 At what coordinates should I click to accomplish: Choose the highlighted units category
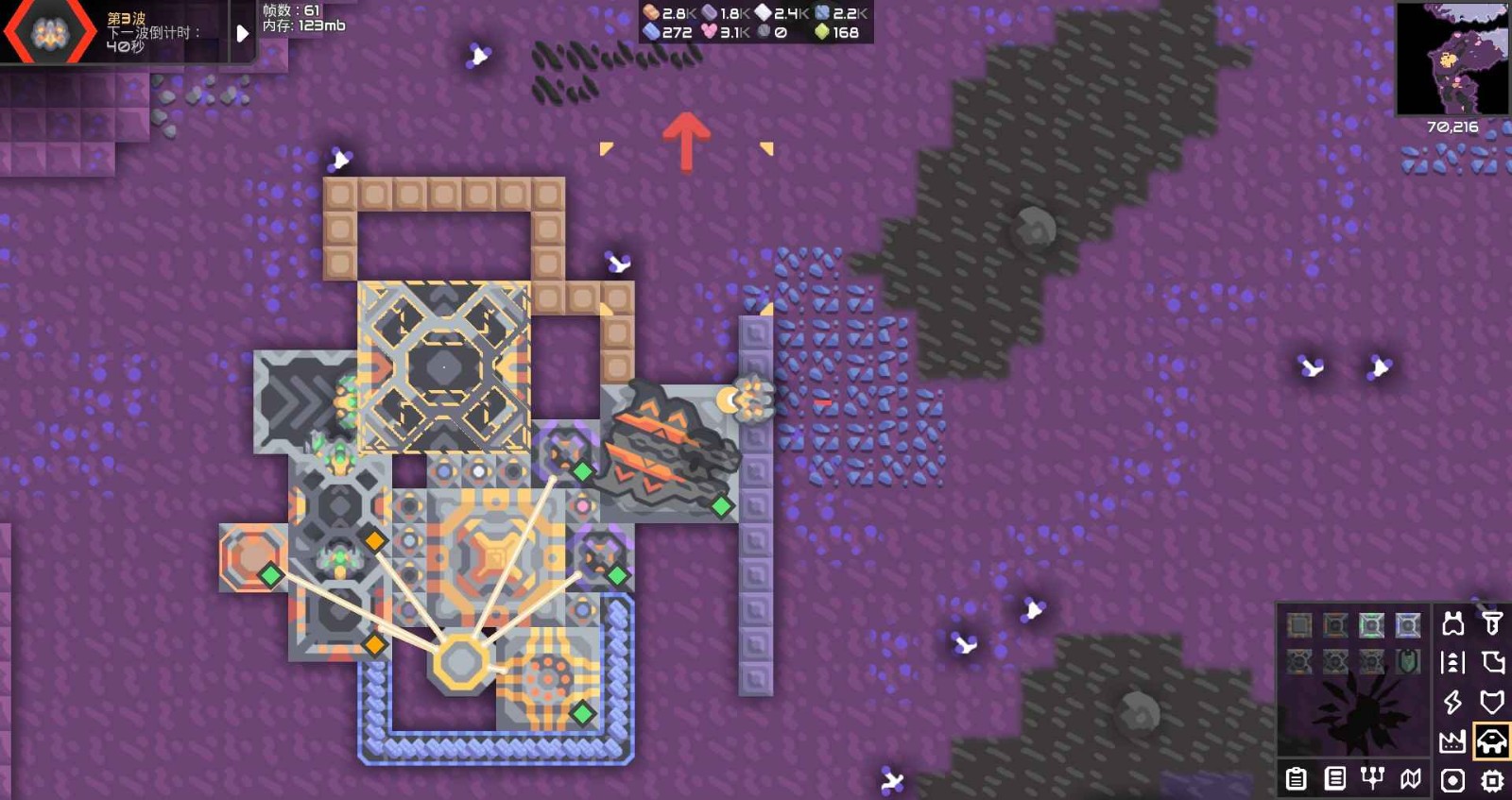click(1492, 742)
